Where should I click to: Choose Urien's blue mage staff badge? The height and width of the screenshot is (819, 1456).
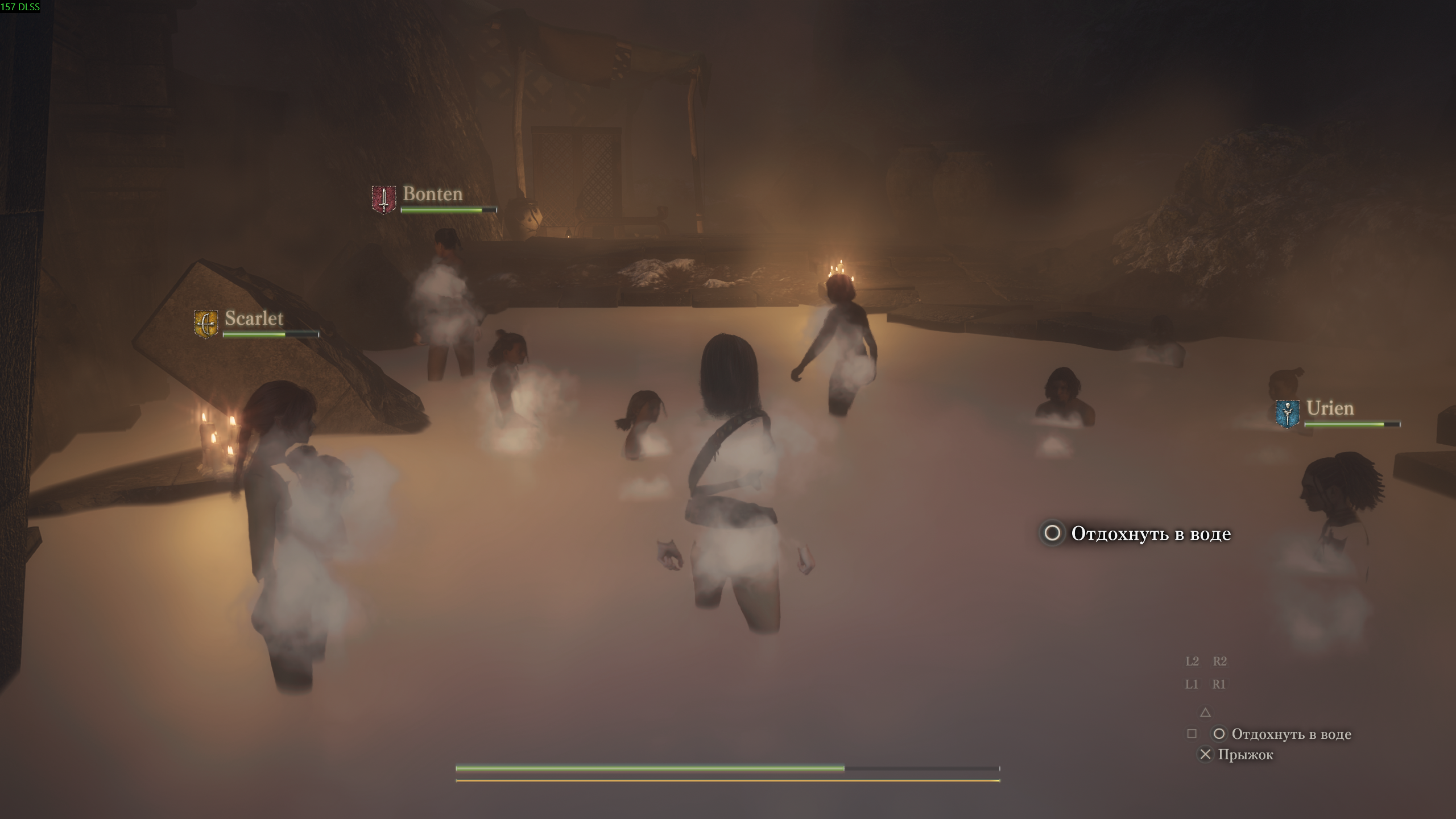1287,413
